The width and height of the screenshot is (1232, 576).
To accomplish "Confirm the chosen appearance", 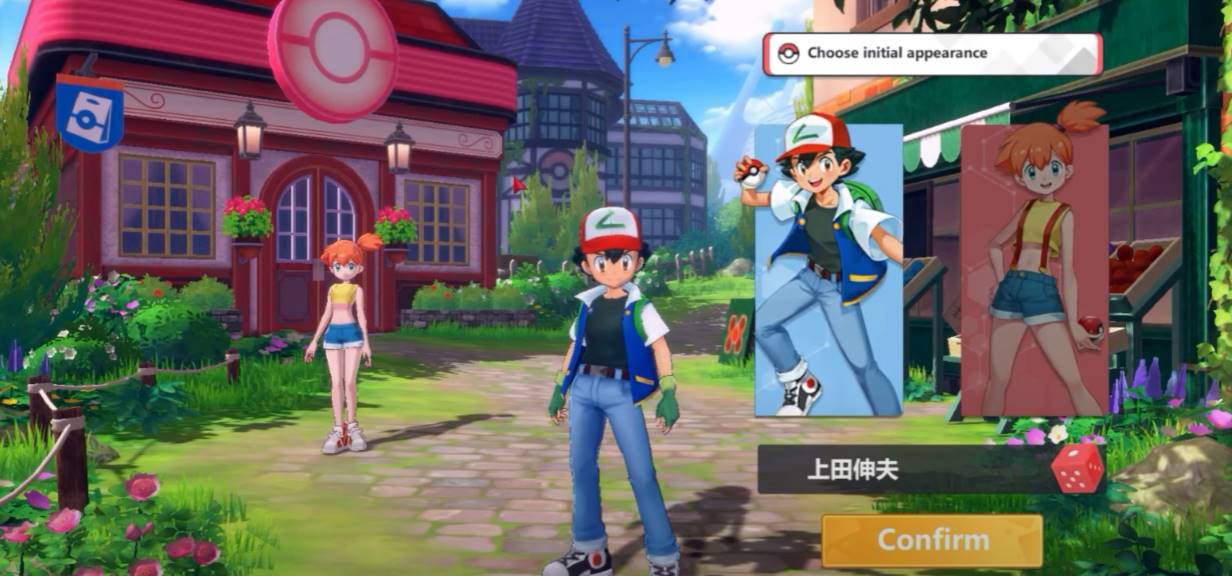I will [x=932, y=541].
